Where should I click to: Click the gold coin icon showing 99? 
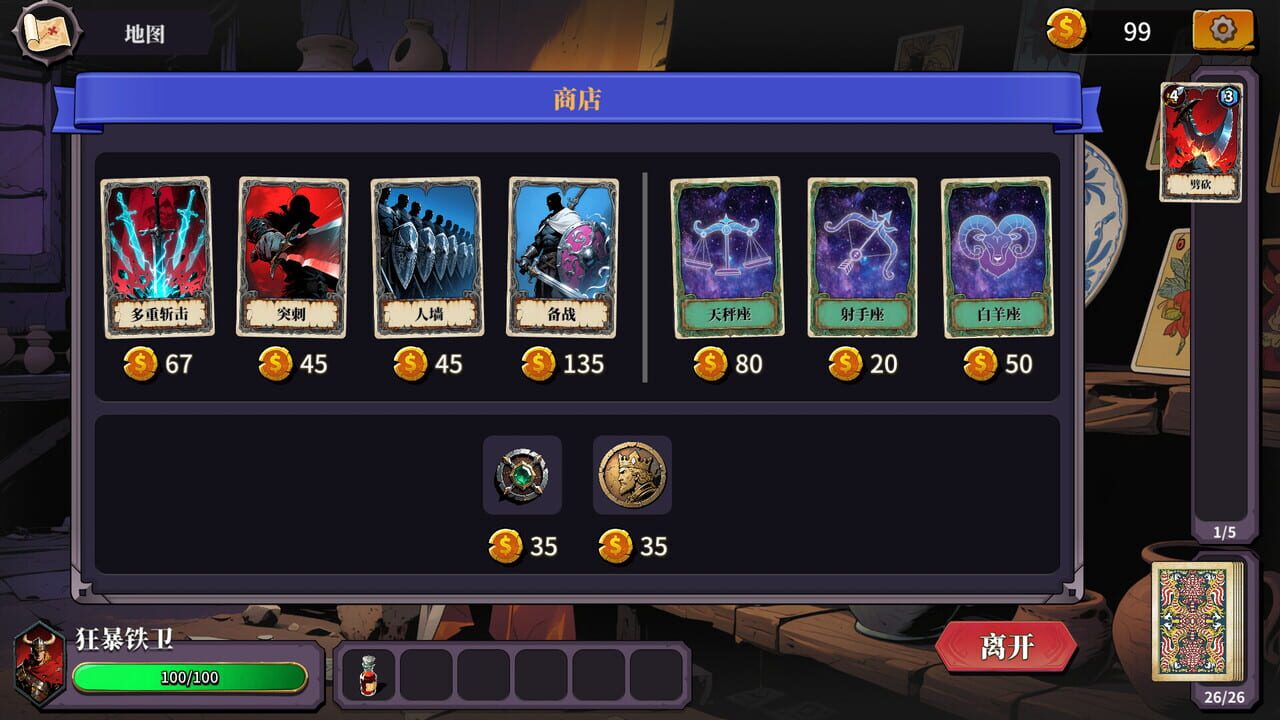click(1068, 30)
